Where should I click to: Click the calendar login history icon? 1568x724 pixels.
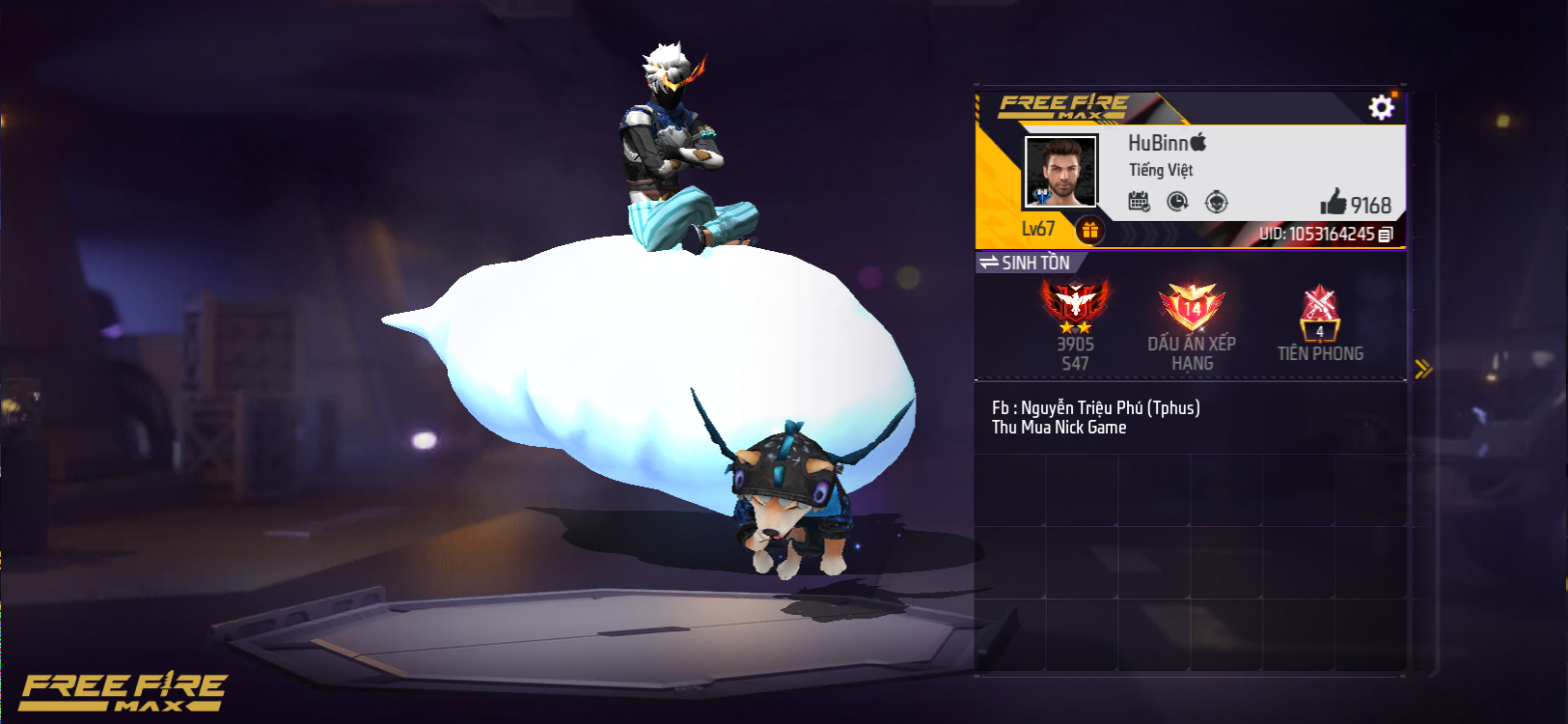[x=1138, y=202]
